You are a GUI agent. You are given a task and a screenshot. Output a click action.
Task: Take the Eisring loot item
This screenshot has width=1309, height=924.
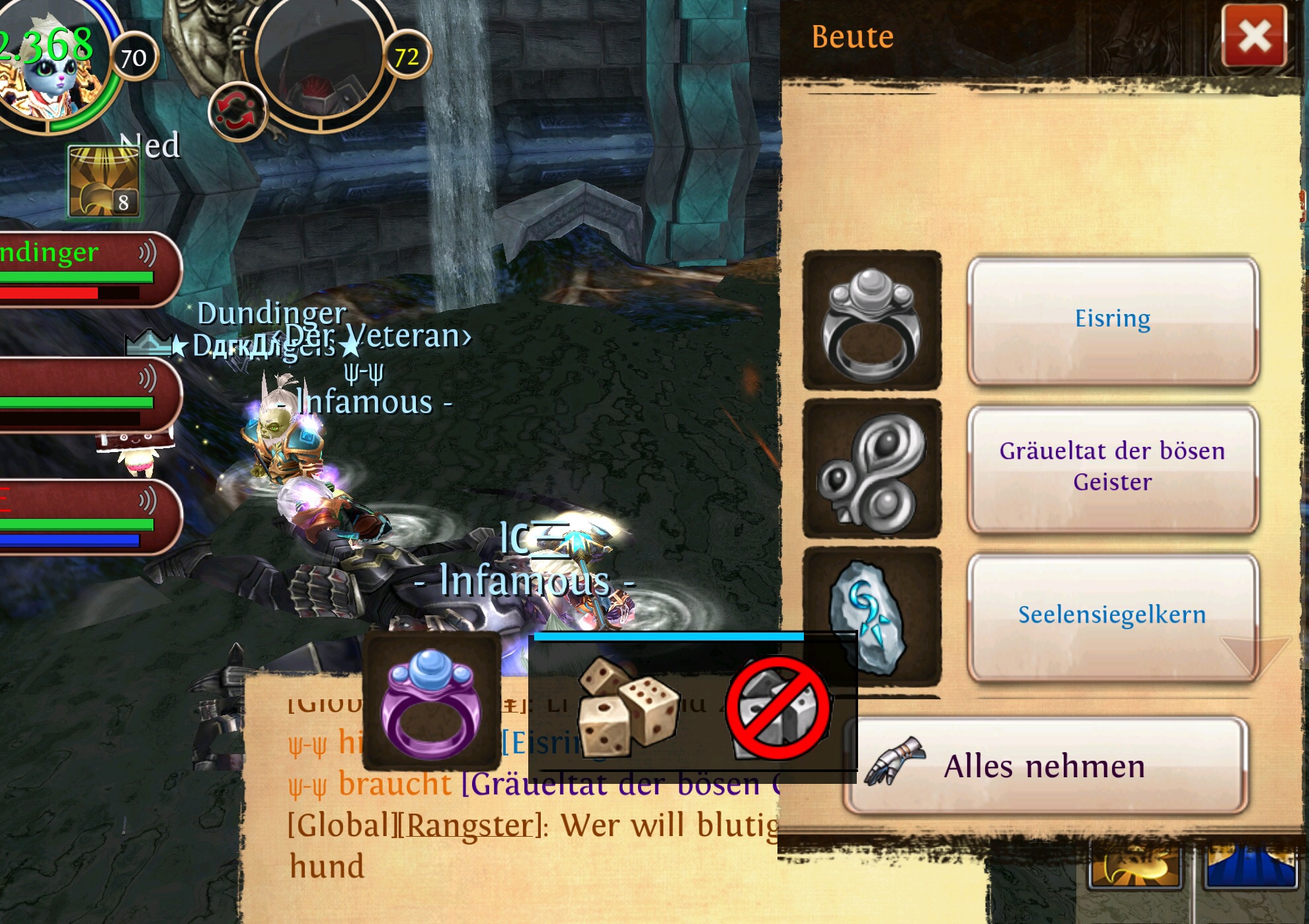[x=1112, y=320]
